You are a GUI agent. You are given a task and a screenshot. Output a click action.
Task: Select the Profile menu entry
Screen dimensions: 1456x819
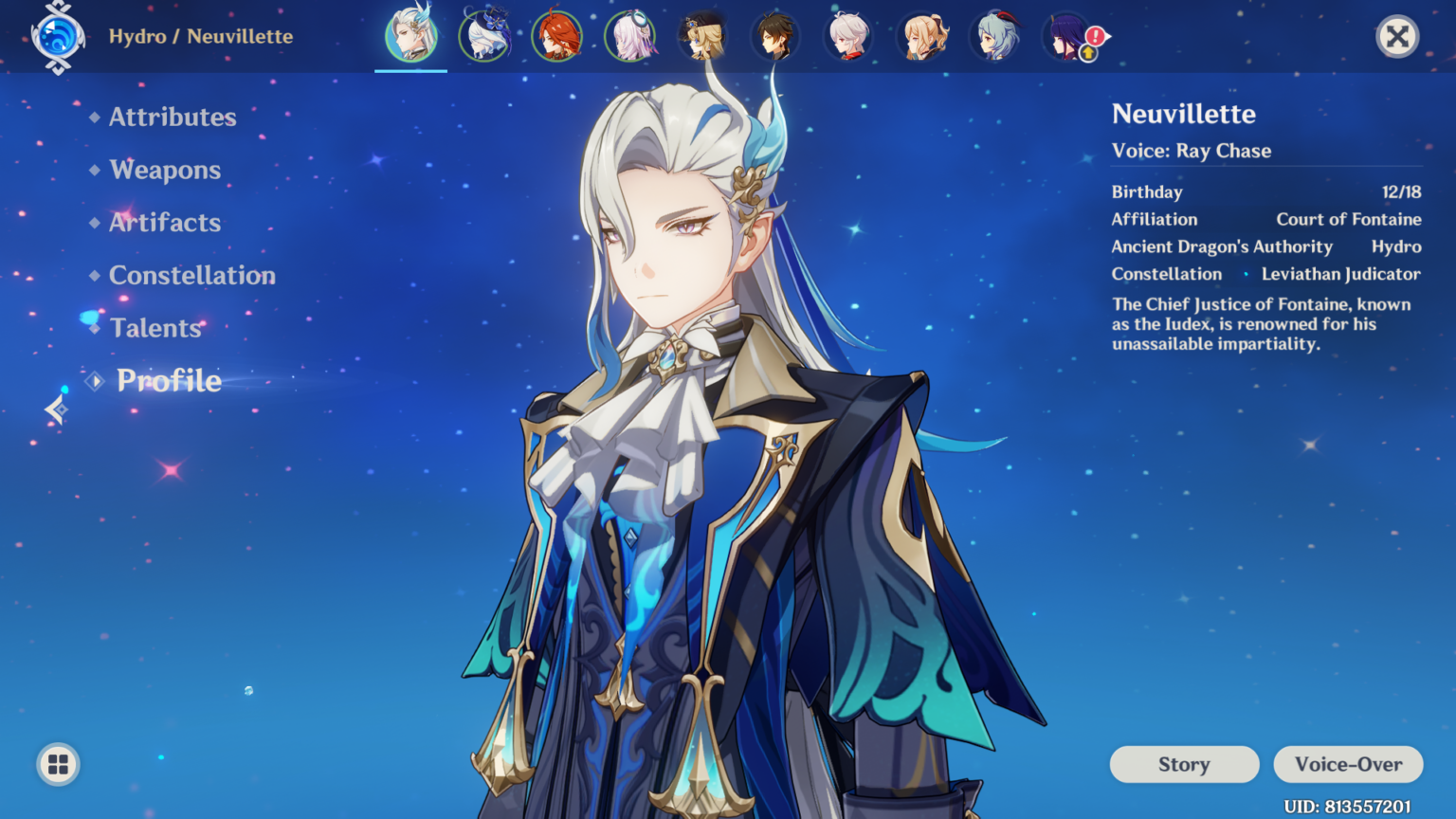click(x=169, y=380)
